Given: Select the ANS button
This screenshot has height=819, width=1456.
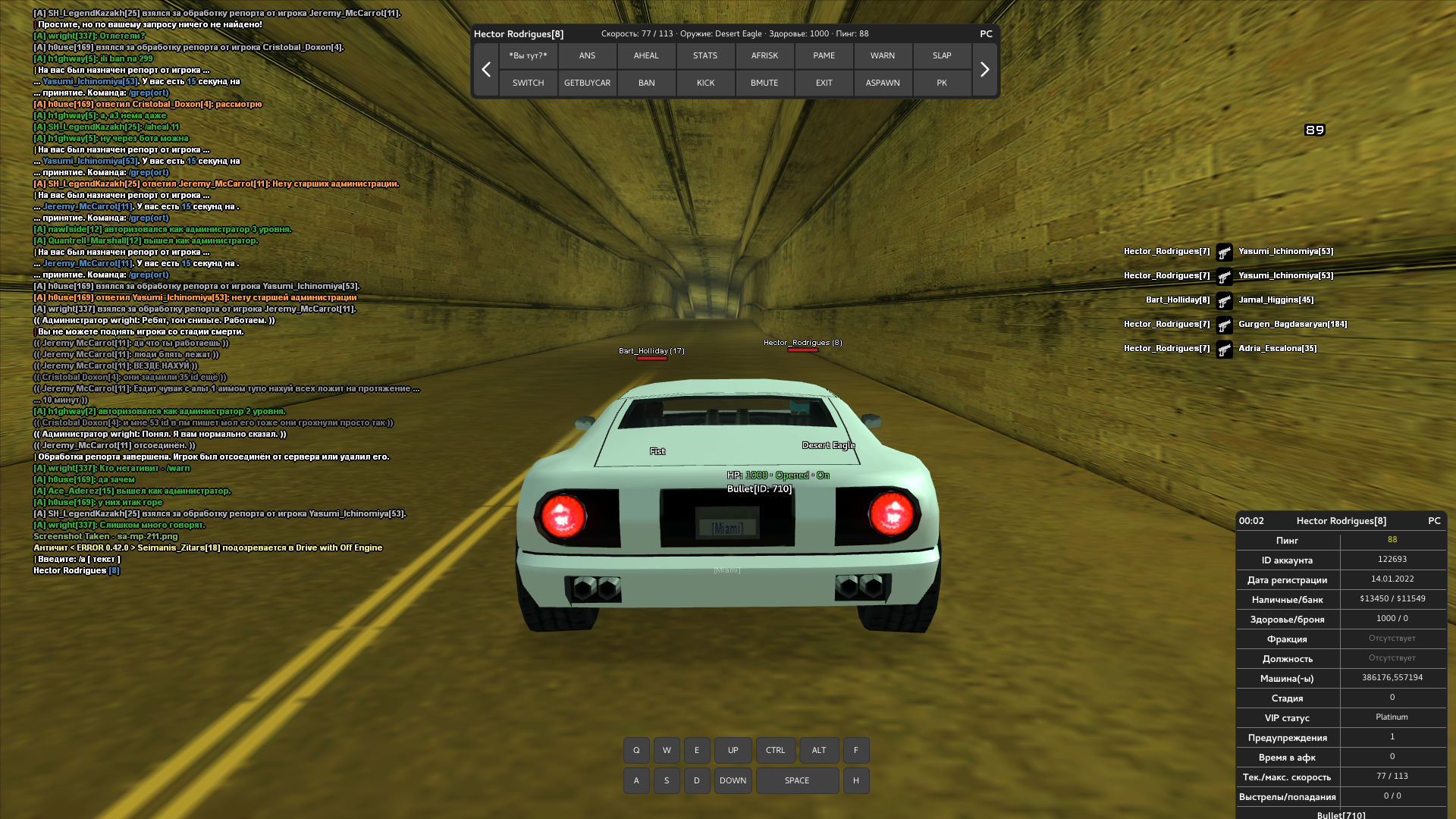Looking at the screenshot, I should [x=587, y=55].
